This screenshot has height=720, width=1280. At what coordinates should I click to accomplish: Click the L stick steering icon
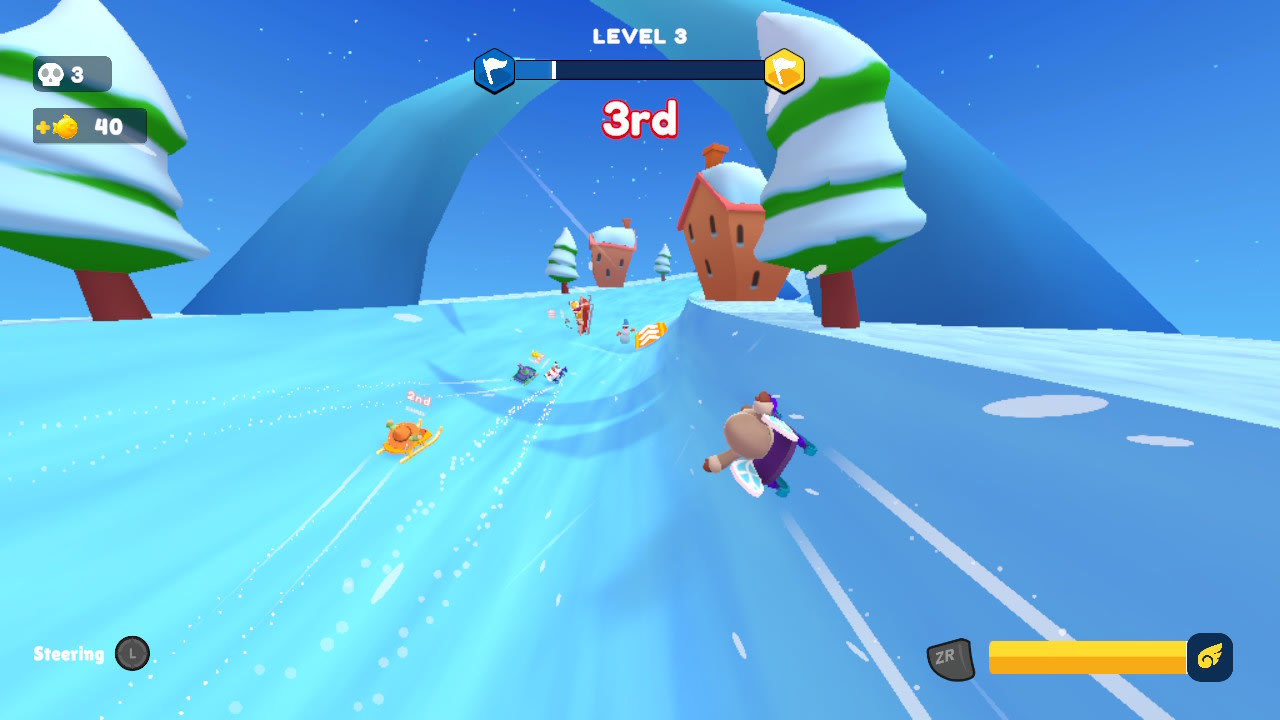click(133, 654)
